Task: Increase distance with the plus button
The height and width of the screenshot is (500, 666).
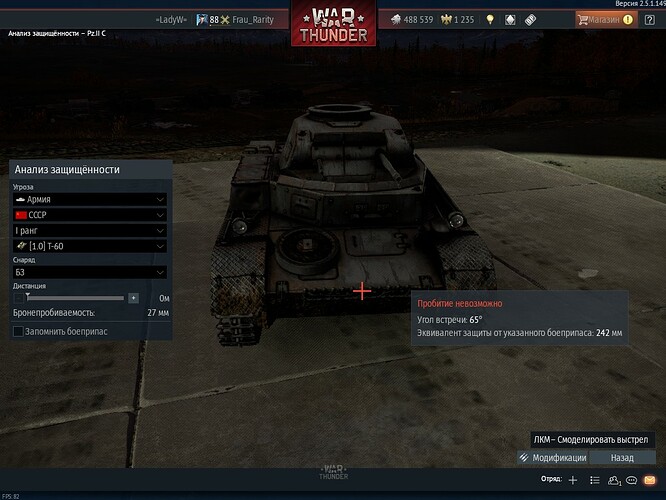Action: (x=133, y=297)
